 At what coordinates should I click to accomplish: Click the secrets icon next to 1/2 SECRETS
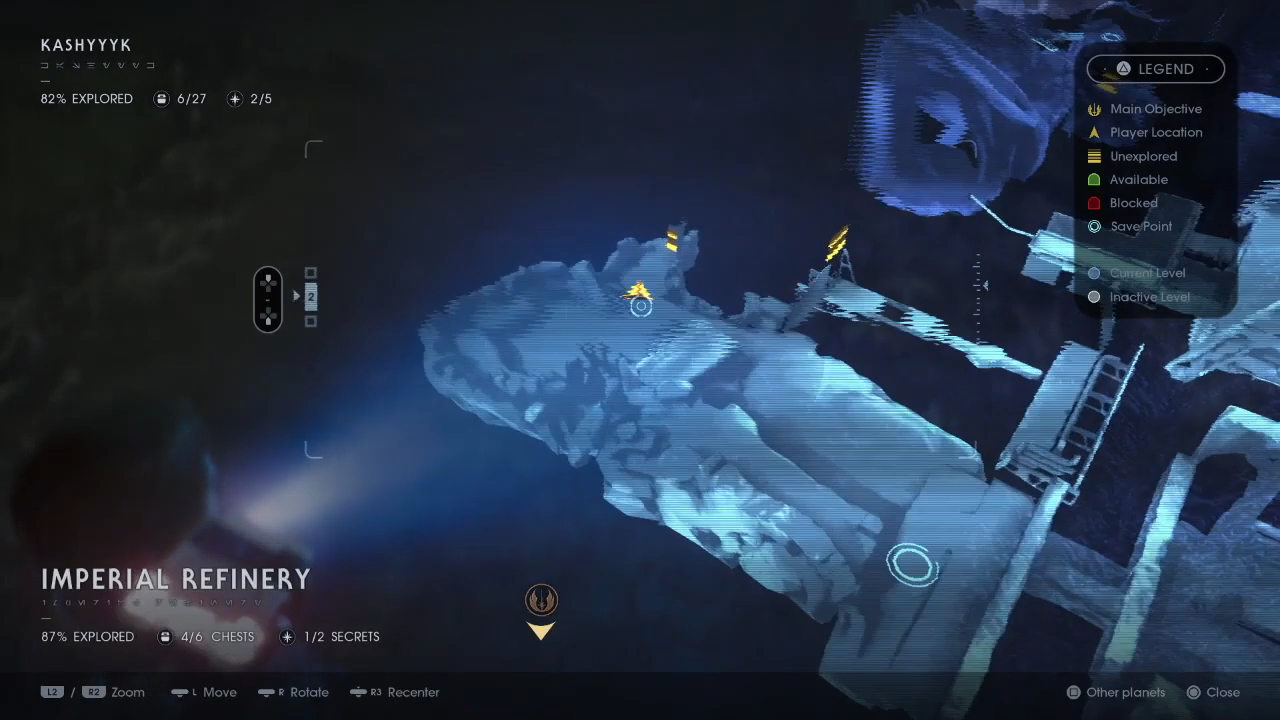[x=287, y=636]
